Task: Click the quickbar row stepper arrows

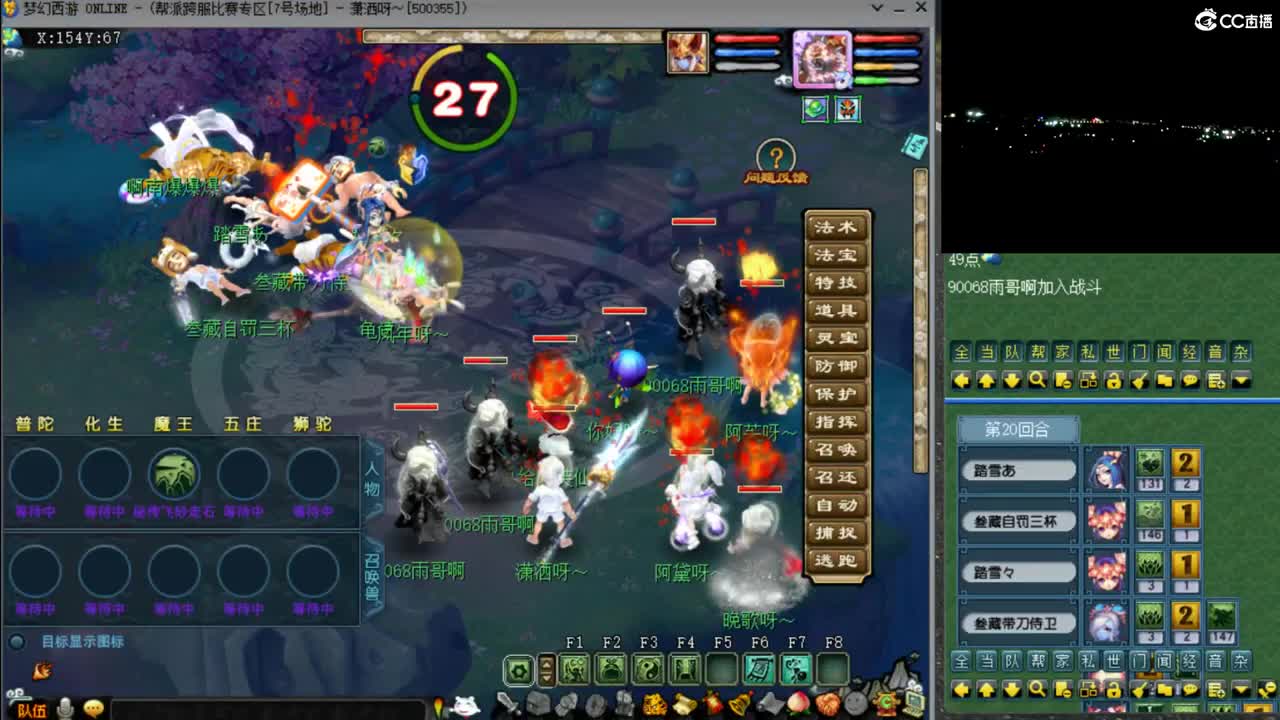Action: click(547, 670)
